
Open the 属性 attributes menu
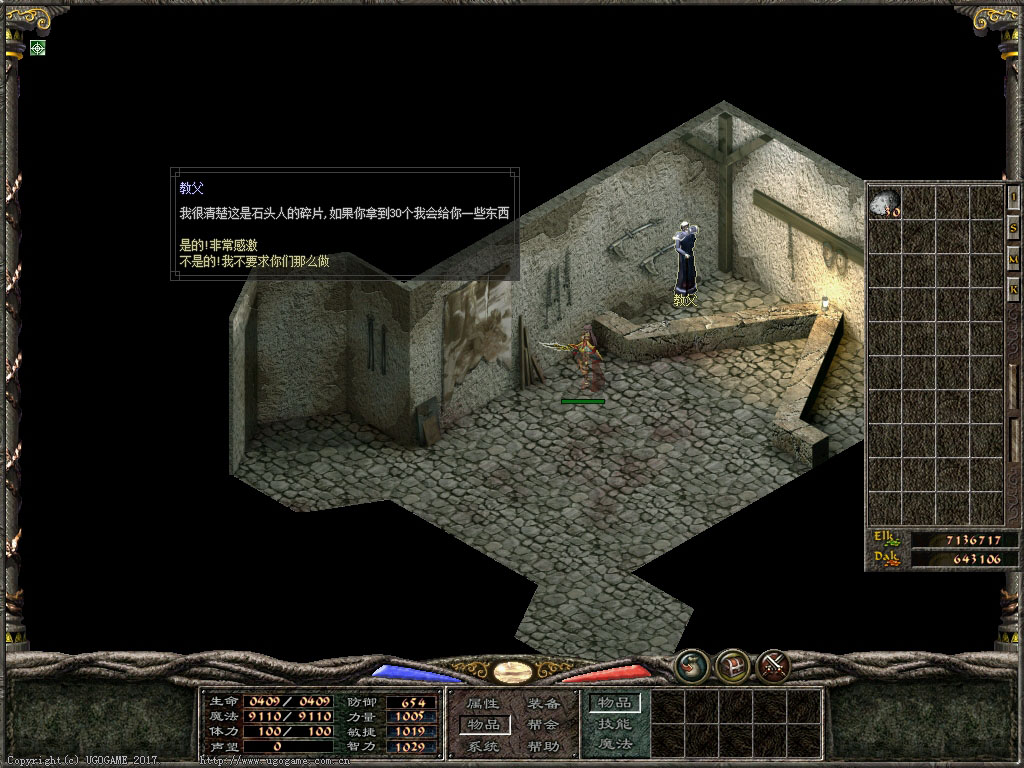tap(483, 704)
